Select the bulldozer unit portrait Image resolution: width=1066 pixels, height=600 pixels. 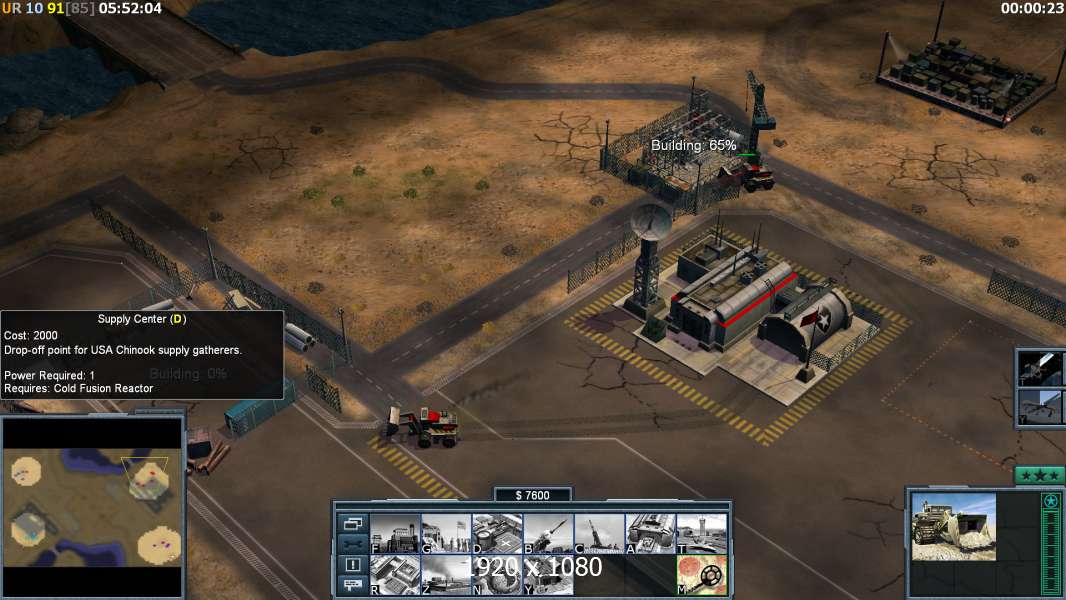coord(953,526)
